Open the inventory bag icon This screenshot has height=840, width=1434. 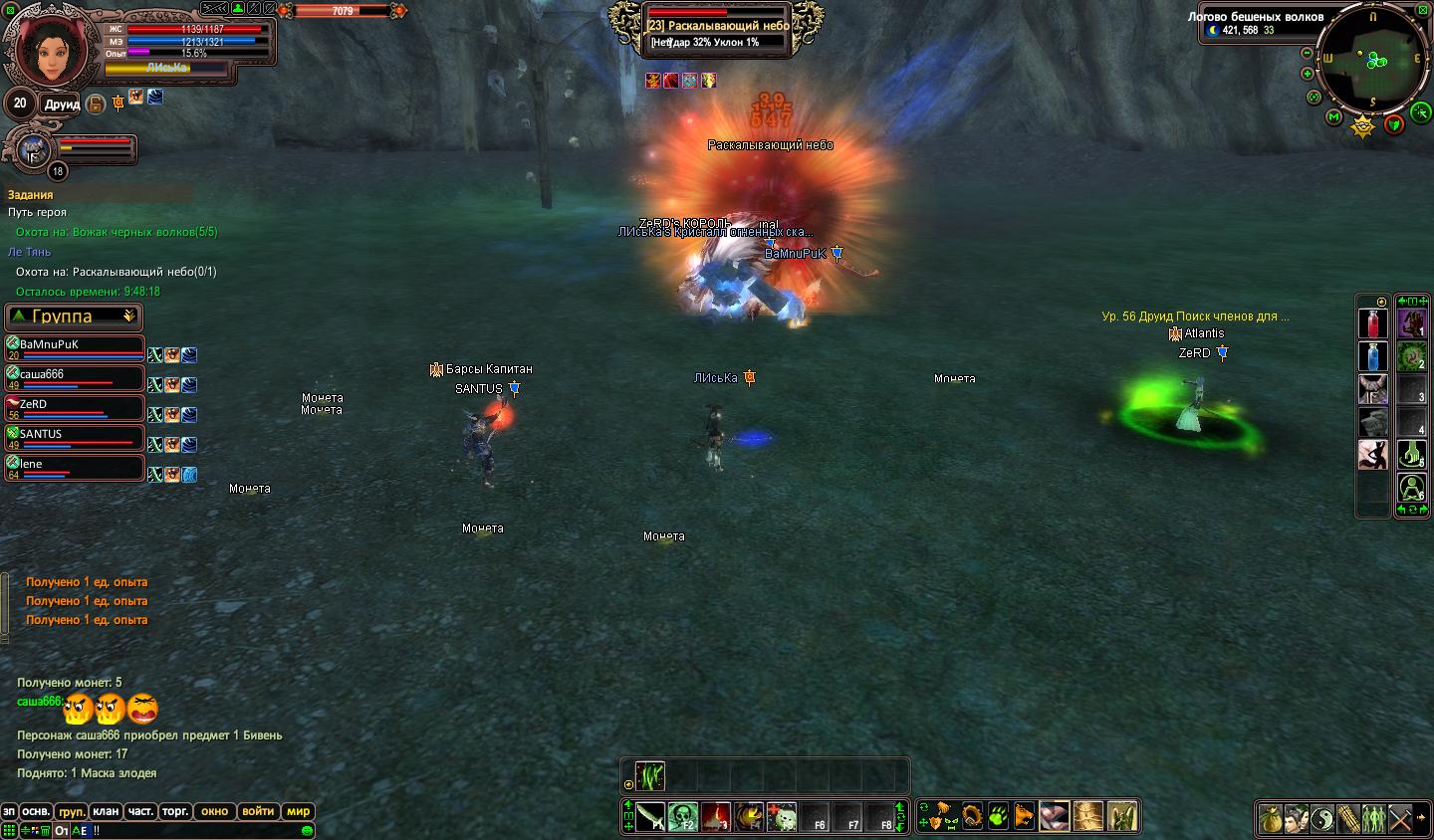1271,818
